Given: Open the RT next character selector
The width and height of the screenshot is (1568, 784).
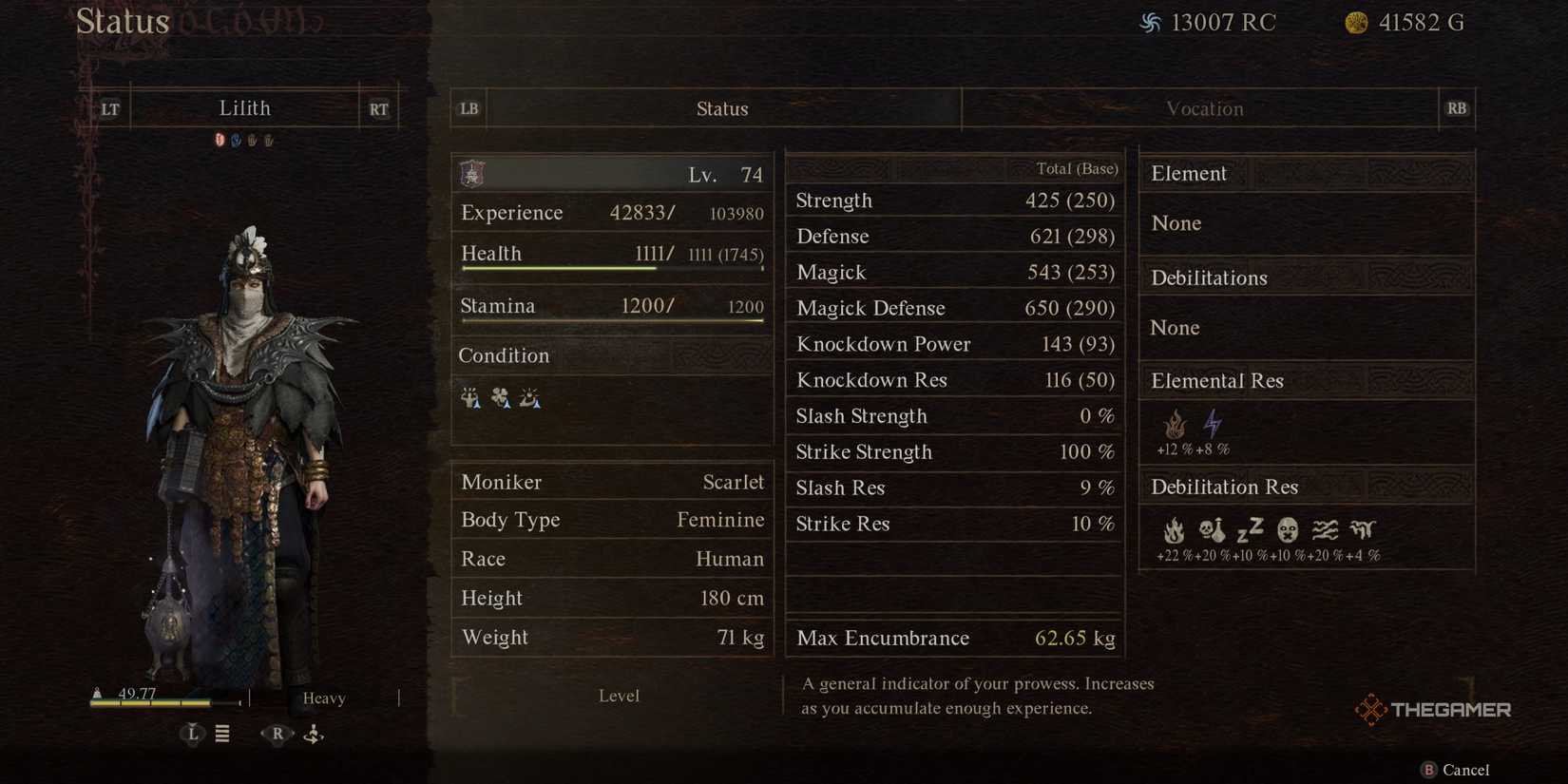Looking at the screenshot, I should click(377, 108).
